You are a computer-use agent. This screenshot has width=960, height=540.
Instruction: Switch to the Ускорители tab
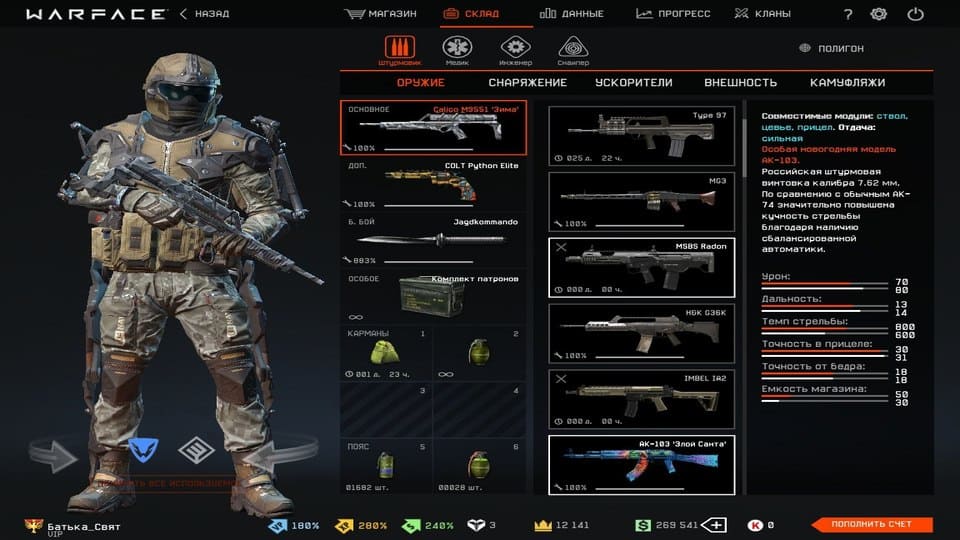point(633,83)
